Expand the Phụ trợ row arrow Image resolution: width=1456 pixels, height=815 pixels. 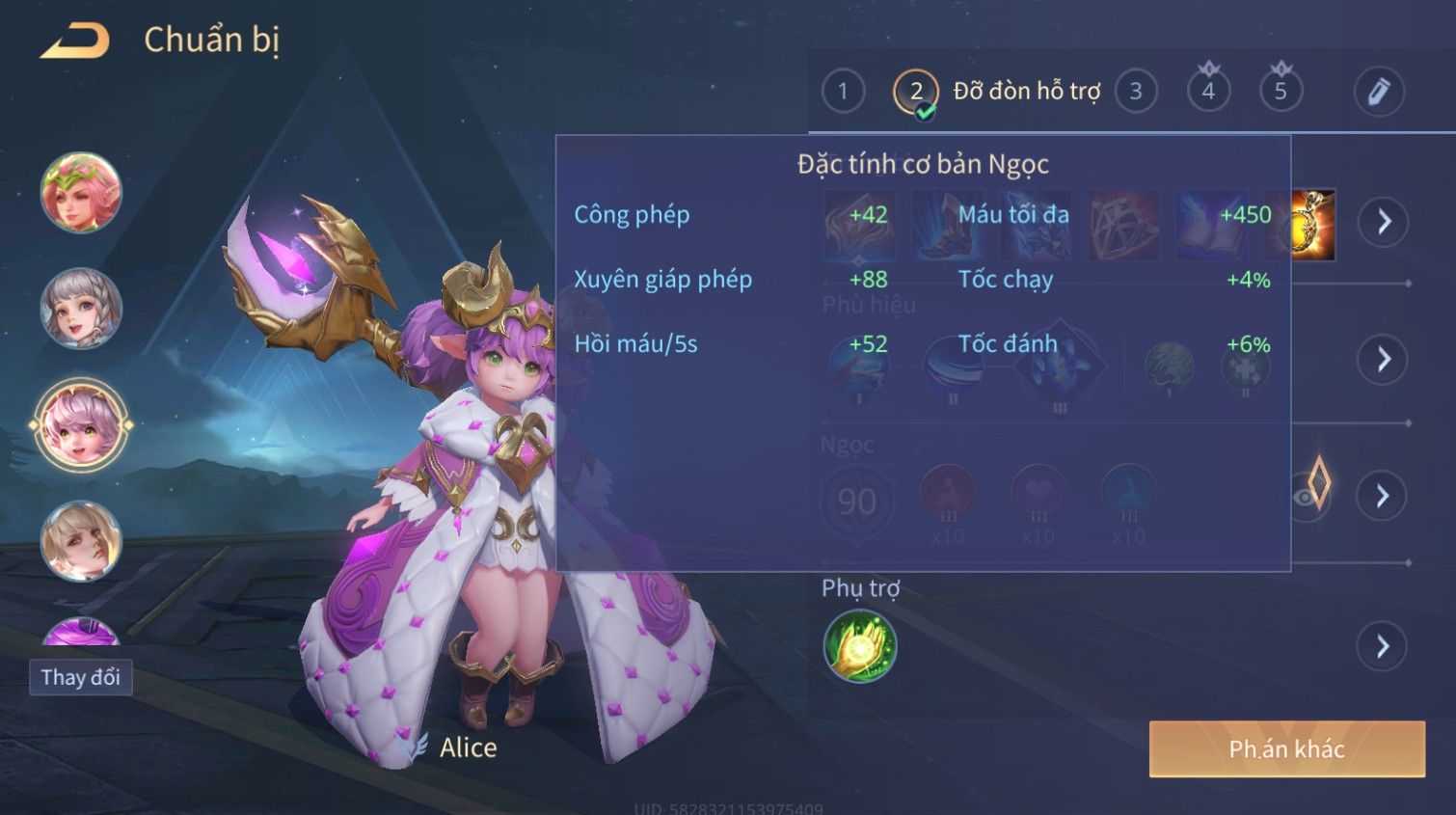coord(1383,646)
